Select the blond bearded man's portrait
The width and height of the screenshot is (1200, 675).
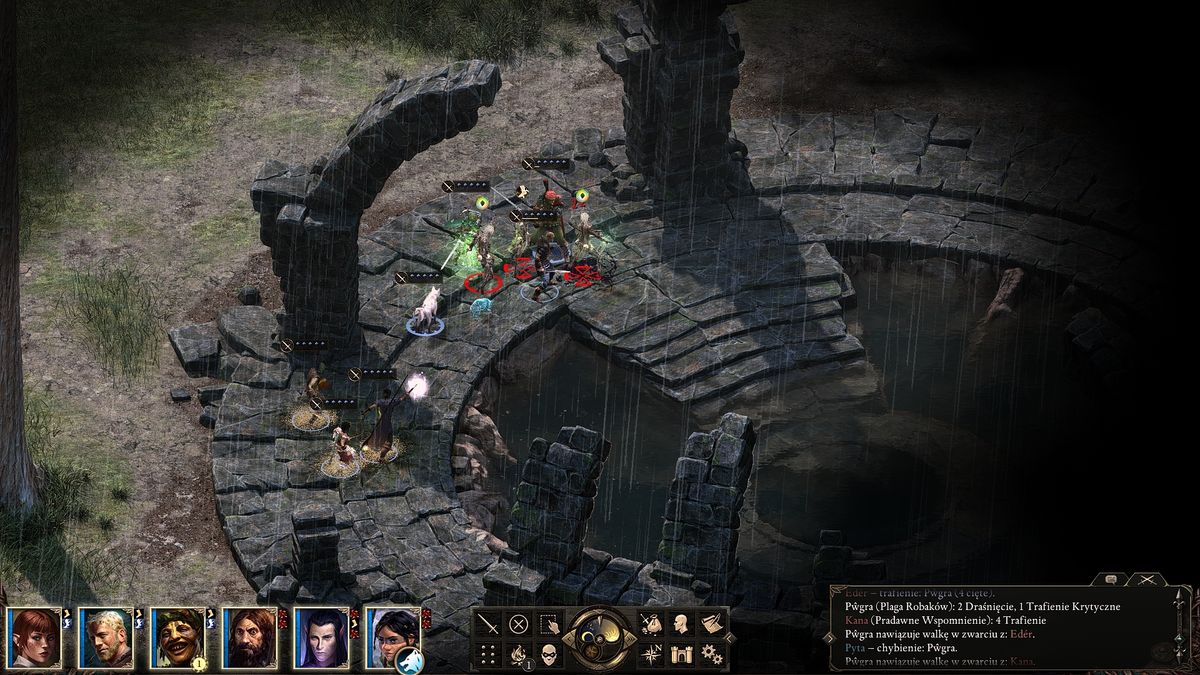click(106, 637)
